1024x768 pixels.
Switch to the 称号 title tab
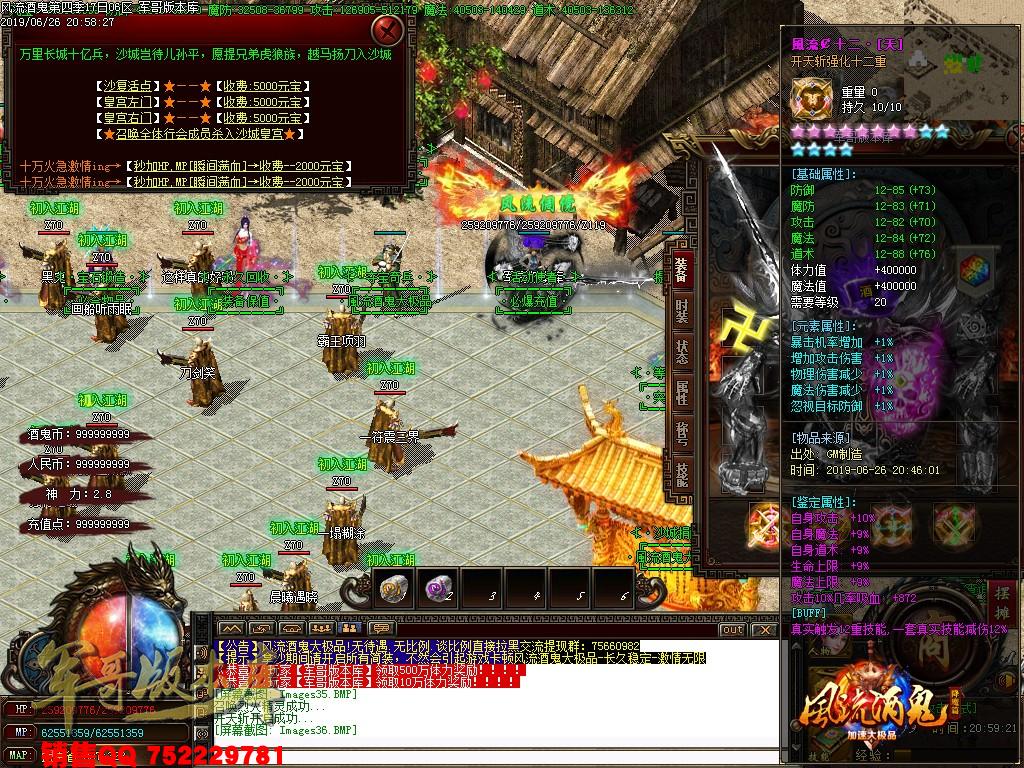tap(681, 433)
